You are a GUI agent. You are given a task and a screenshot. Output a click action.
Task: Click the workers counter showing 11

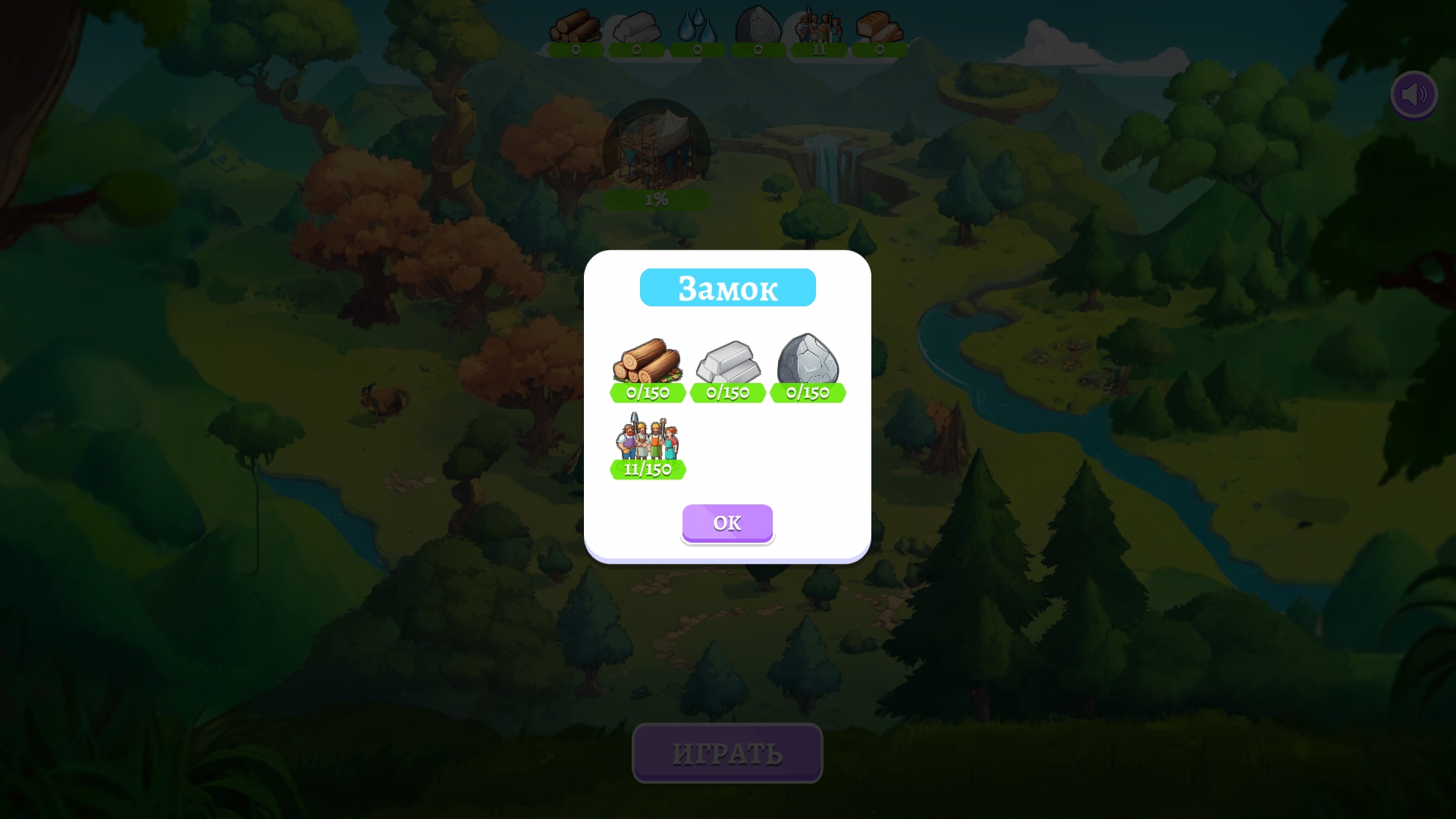pos(819,50)
